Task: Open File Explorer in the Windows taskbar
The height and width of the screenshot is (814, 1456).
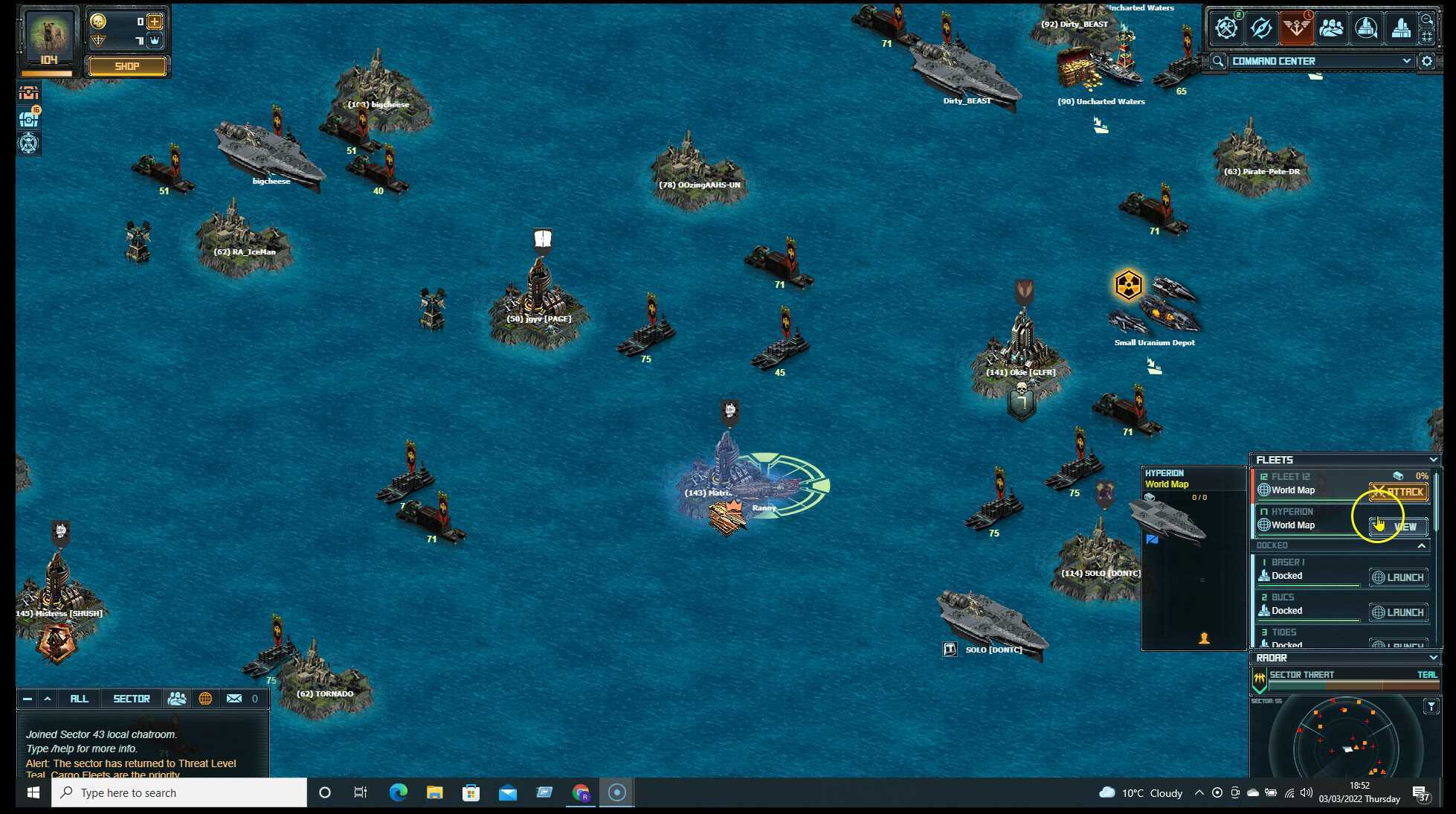Action: [x=434, y=792]
